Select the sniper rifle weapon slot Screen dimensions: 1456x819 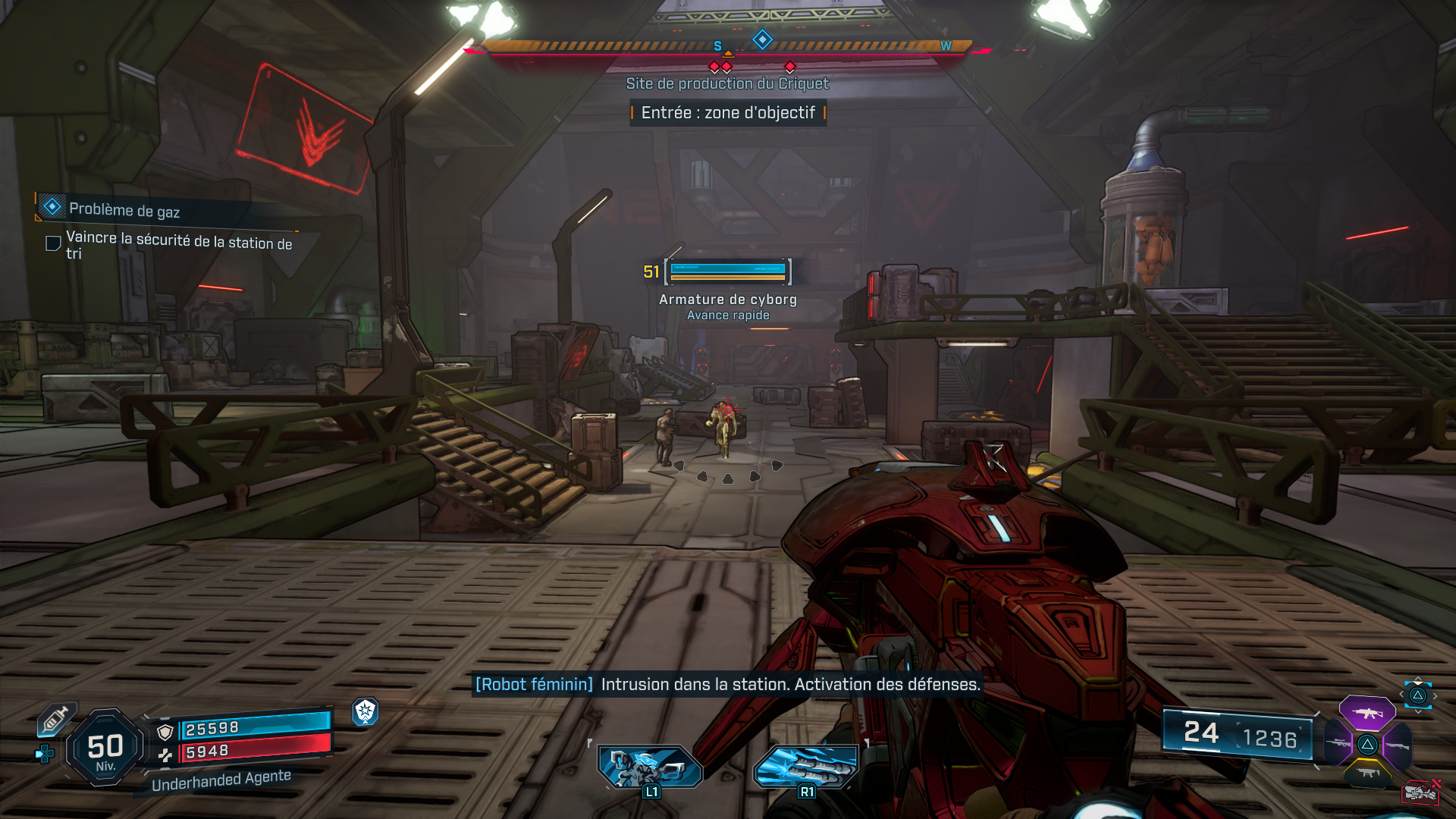(x=1338, y=743)
